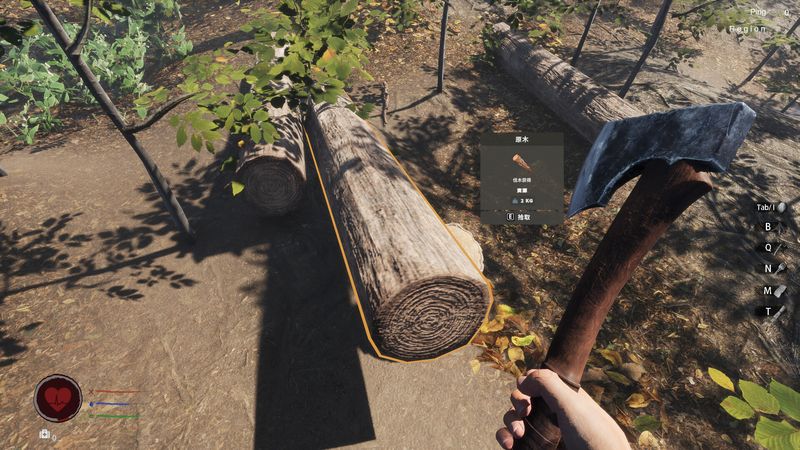The width and height of the screenshot is (800, 450).
Task: Open the inventory via the Tab/I stone icon
Action: 782,208
